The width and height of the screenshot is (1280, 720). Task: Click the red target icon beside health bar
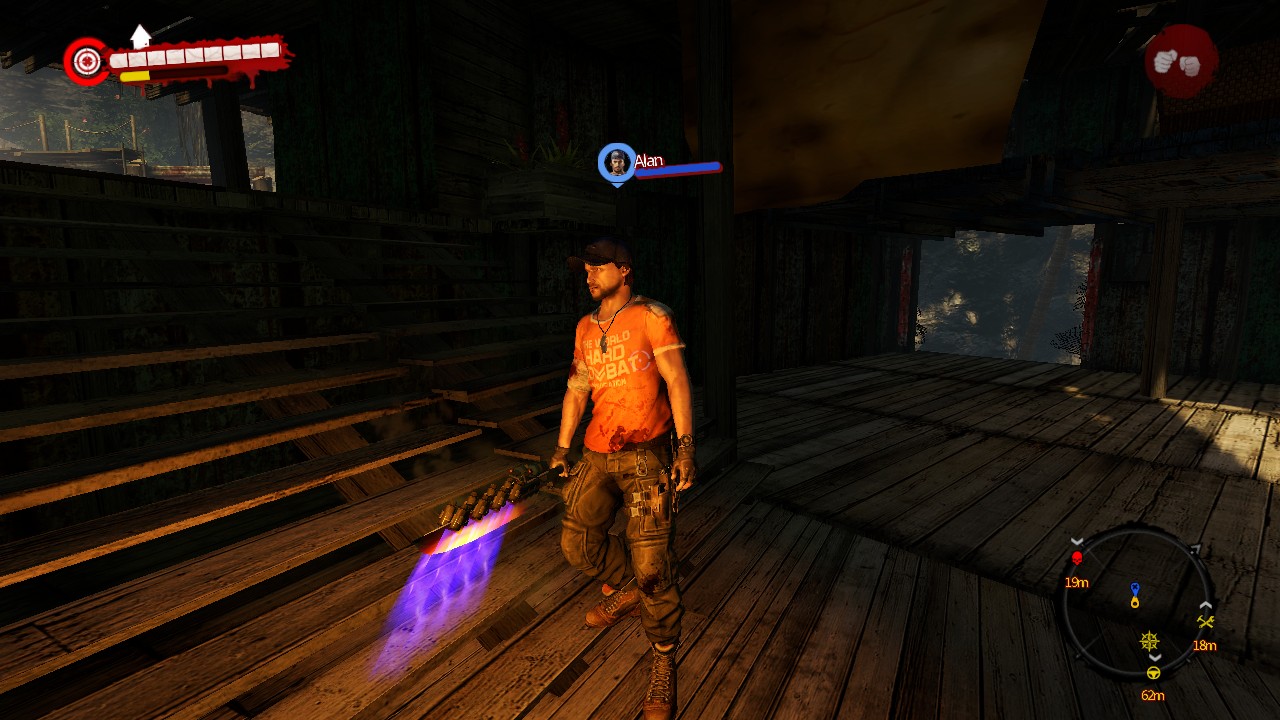click(87, 62)
